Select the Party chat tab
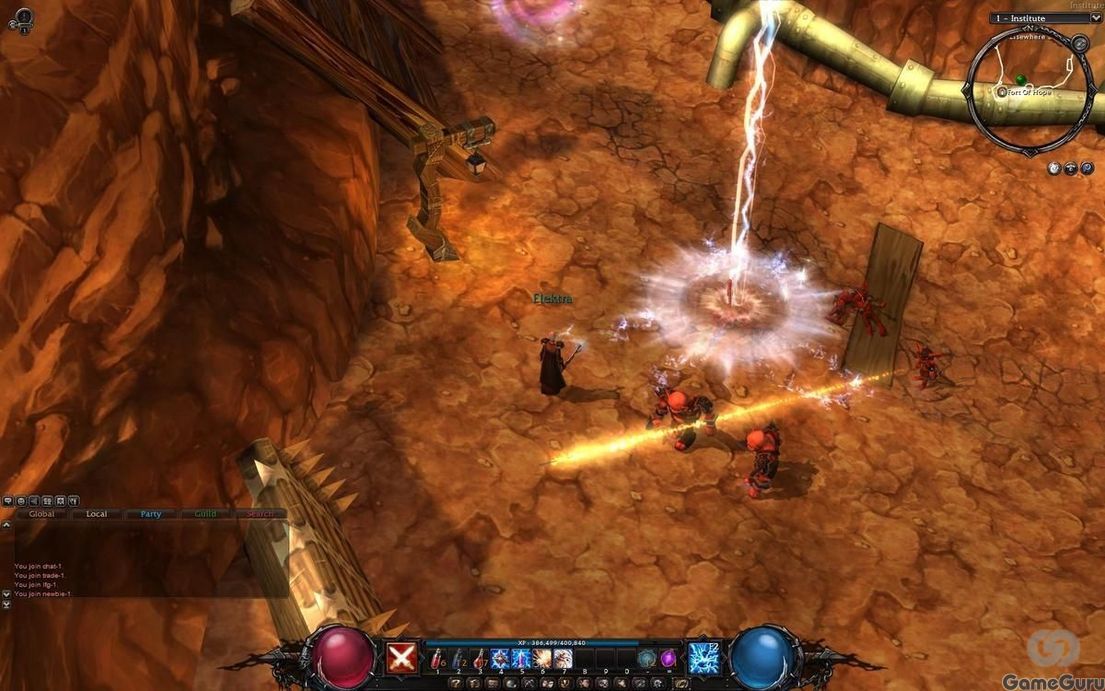The height and width of the screenshot is (691, 1105). click(x=151, y=514)
